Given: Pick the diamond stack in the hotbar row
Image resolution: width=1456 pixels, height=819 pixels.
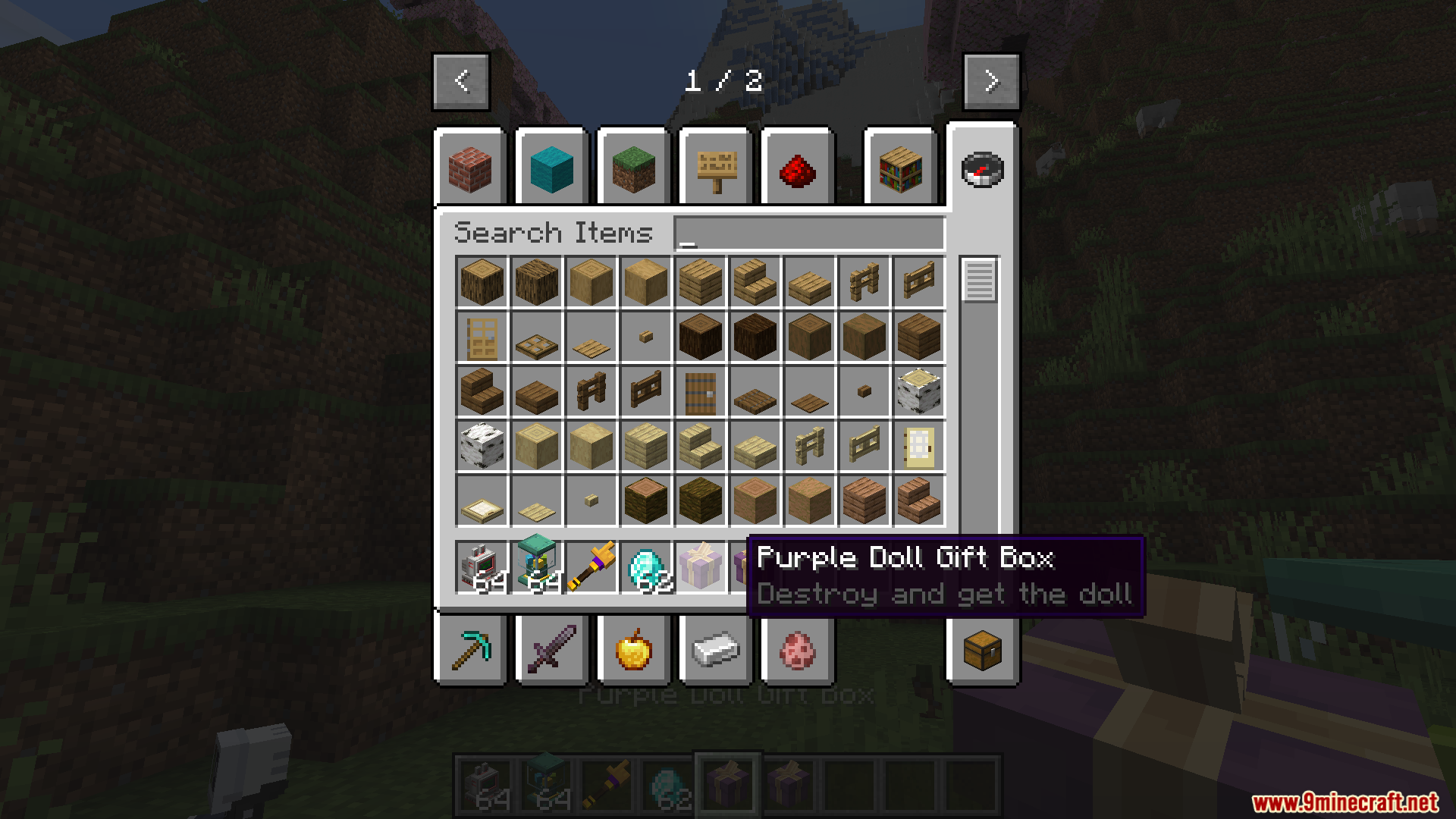Looking at the screenshot, I should (x=646, y=566).
